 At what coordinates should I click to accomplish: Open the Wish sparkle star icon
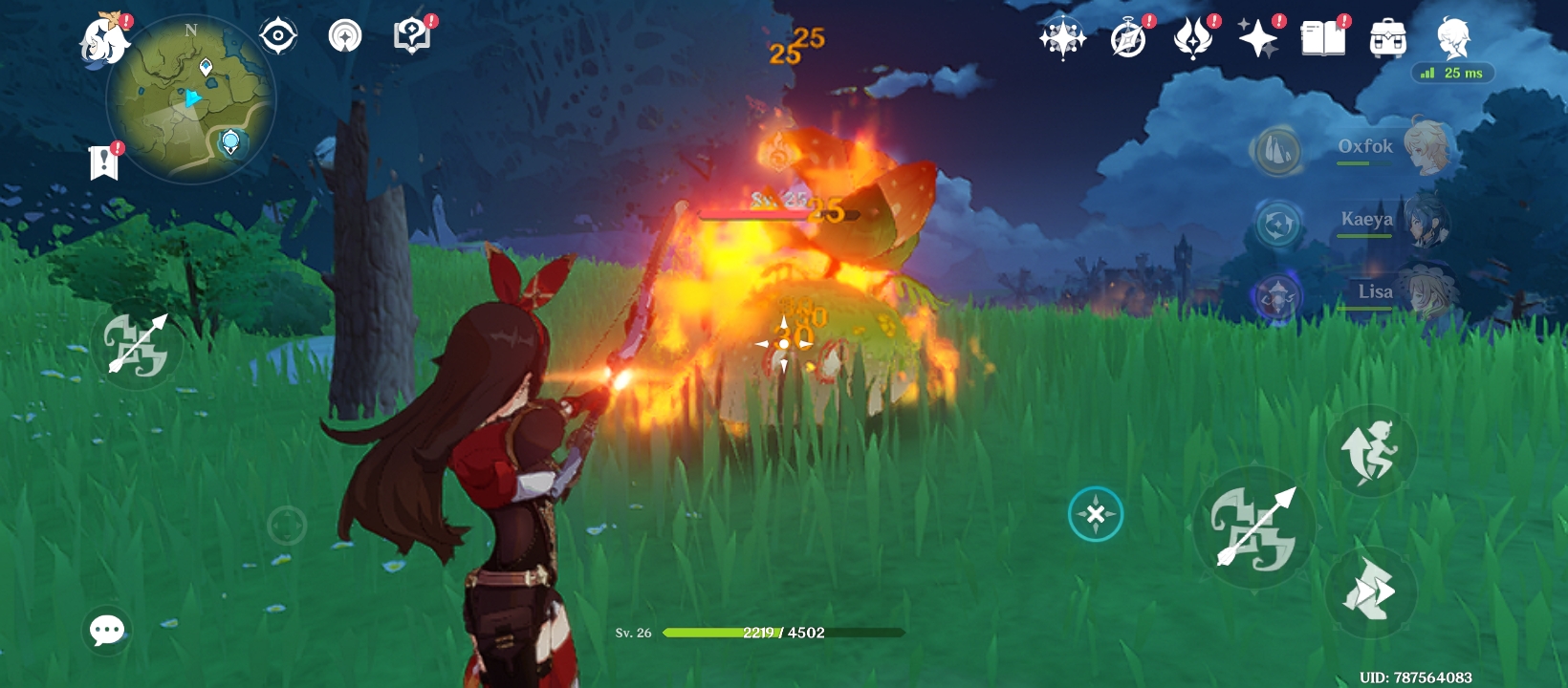click(1257, 39)
